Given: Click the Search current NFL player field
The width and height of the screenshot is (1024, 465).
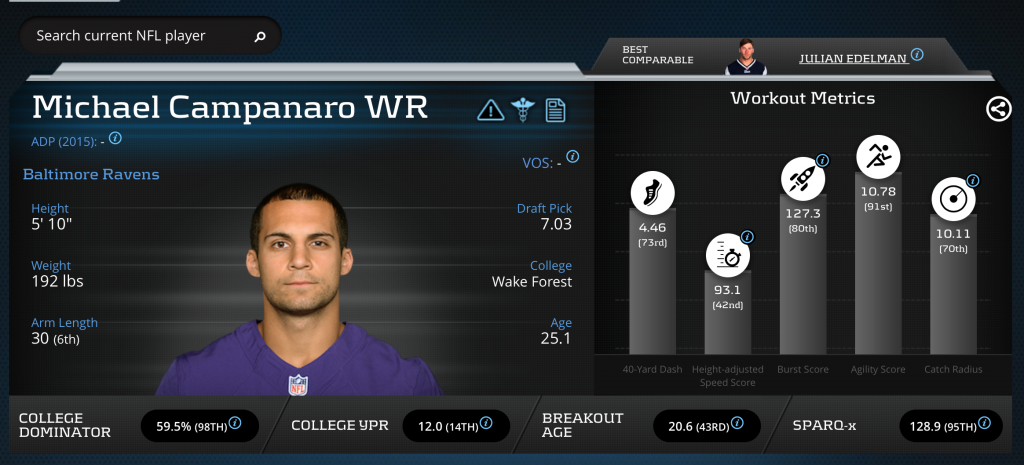Looking at the screenshot, I should (135, 36).
